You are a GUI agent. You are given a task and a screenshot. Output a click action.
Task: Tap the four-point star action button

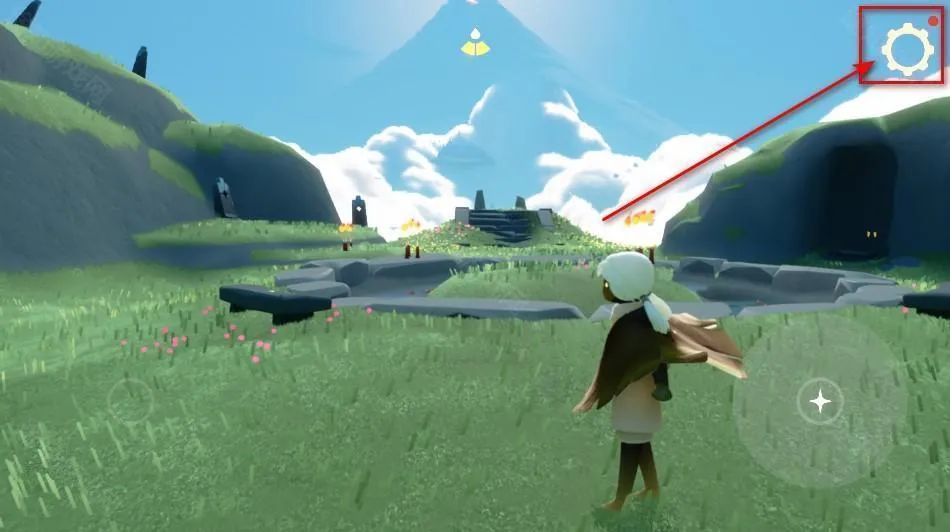[x=820, y=402]
